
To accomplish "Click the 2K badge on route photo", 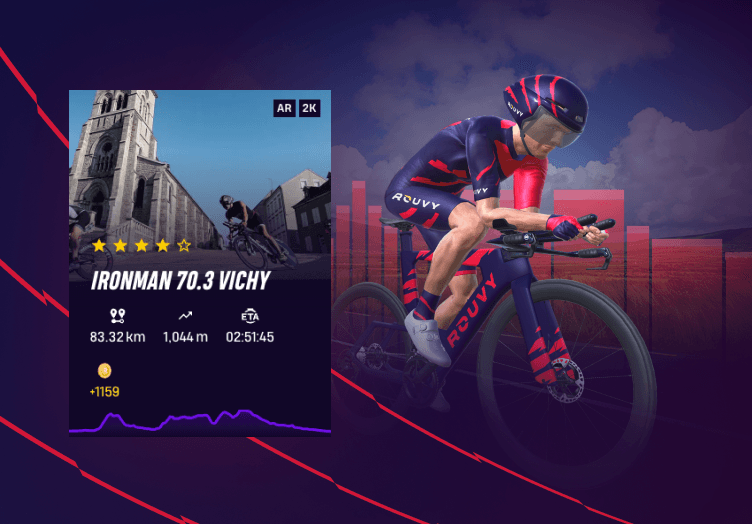I will point(309,107).
